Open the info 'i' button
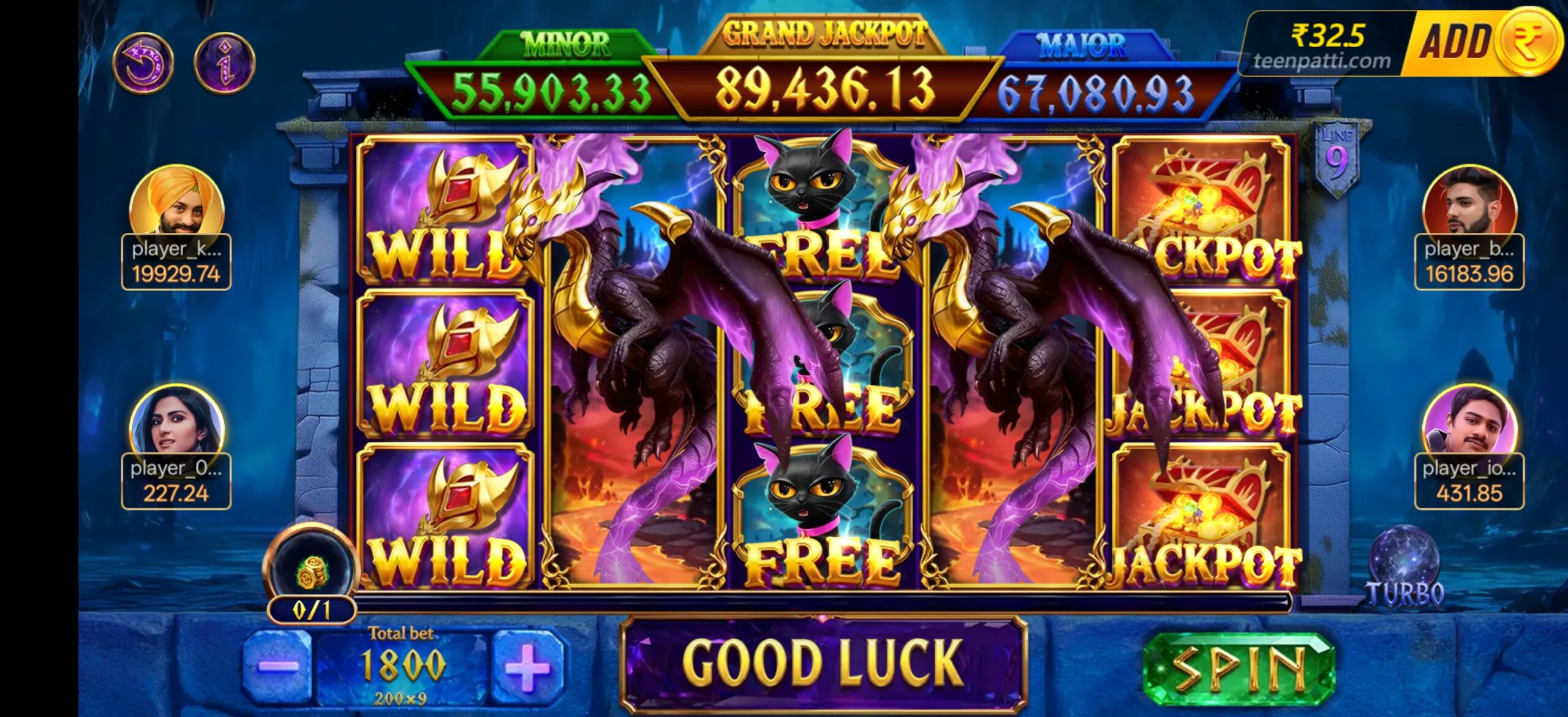Screen dimensions: 1568x717 coord(224,62)
